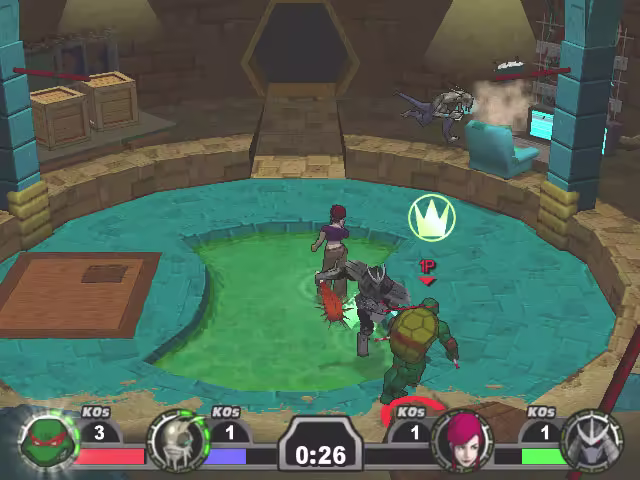Select the Shredder helmet portrait

(593, 441)
